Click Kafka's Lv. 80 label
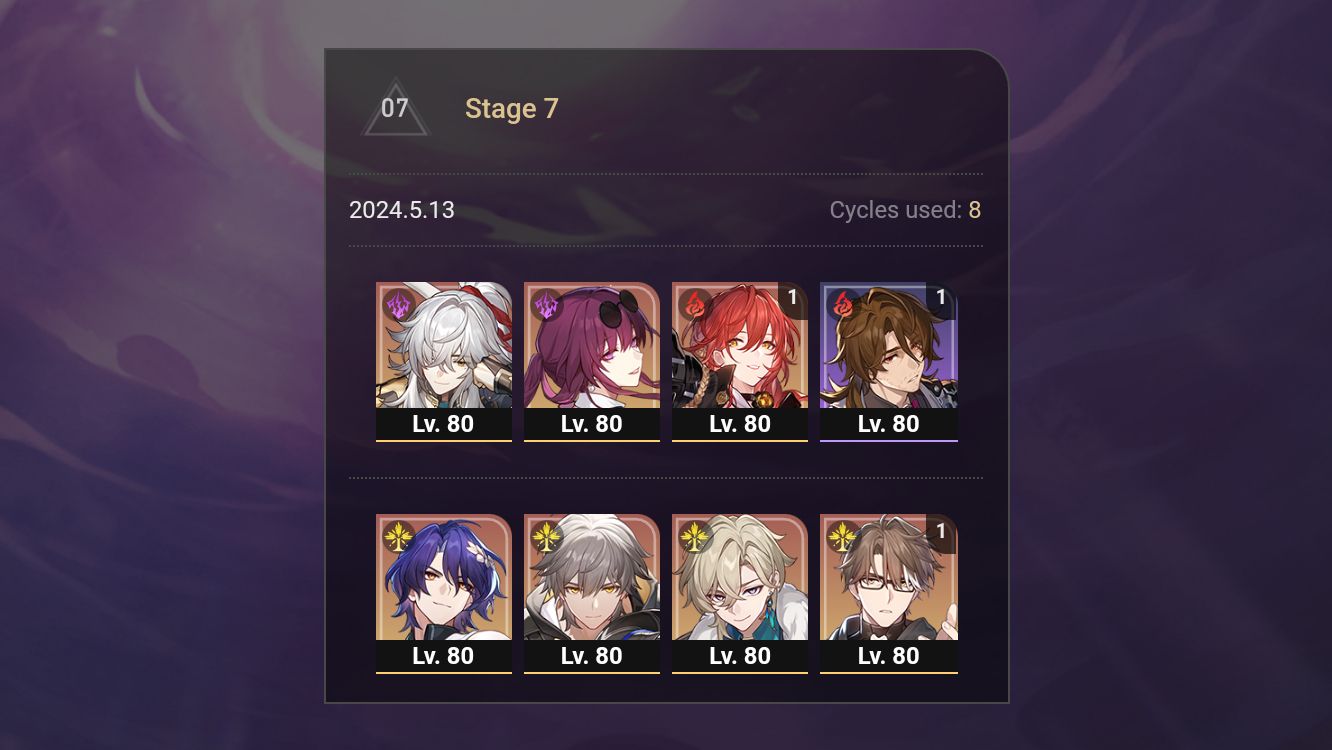The image size is (1332, 750). [592, 423]
